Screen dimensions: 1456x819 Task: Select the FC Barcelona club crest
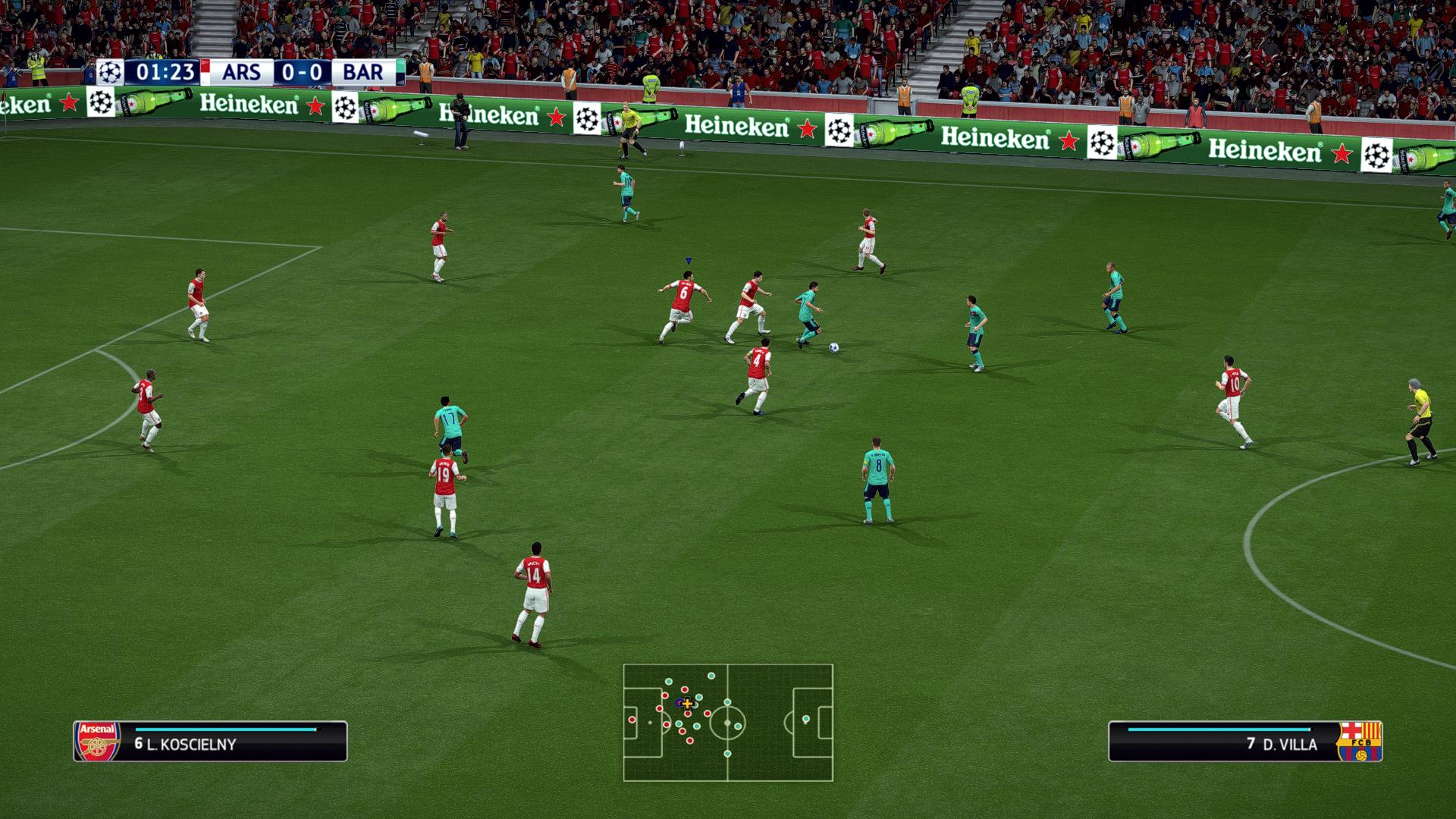[1360, 741]
